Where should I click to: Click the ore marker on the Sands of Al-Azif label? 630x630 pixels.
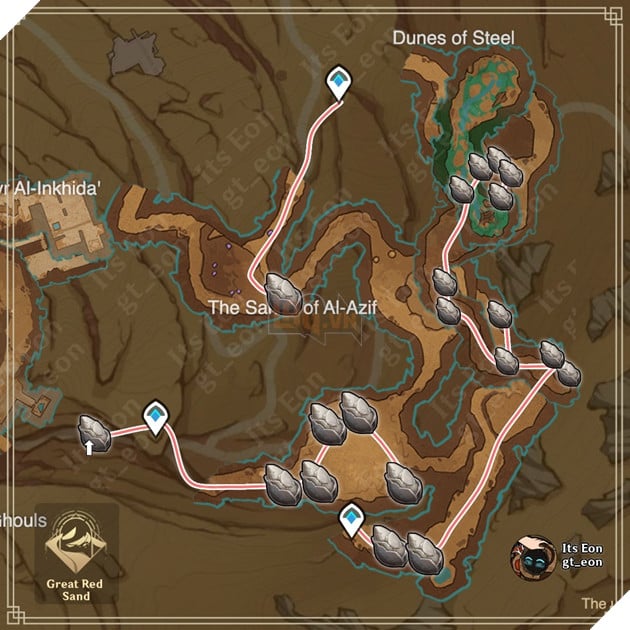tap(287, 292)
